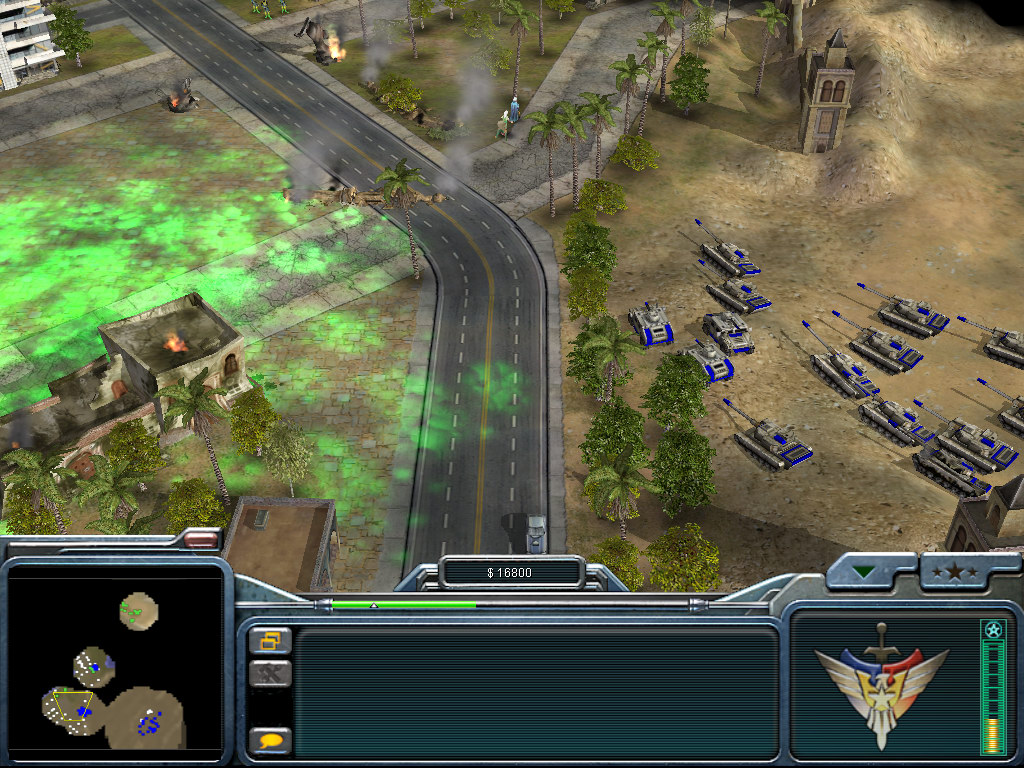Open chat with the speech bubble button
Viewport: 1024px width, 768px height.
click(269, 741)
